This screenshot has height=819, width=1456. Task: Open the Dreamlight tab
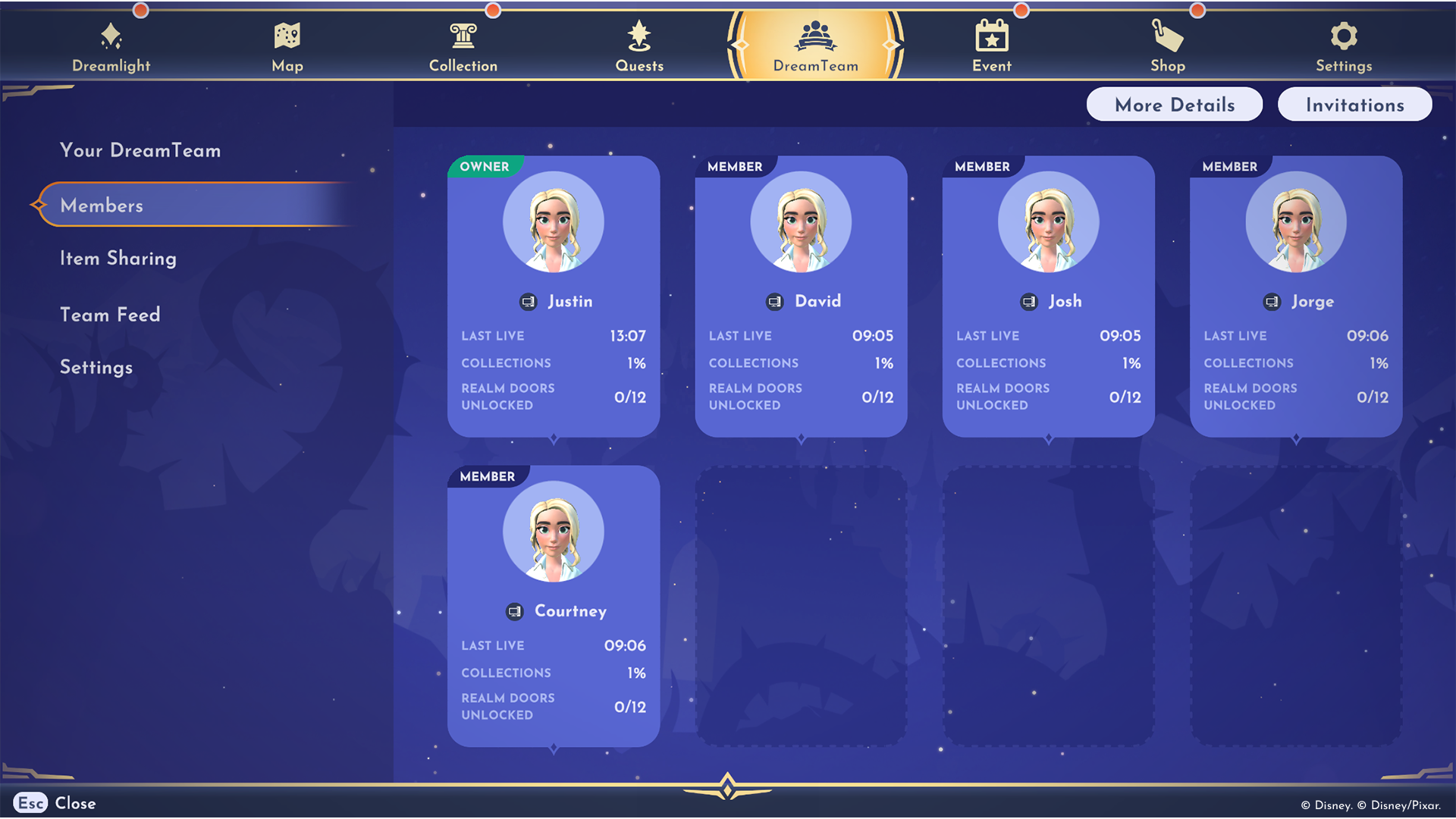(111, 45)
